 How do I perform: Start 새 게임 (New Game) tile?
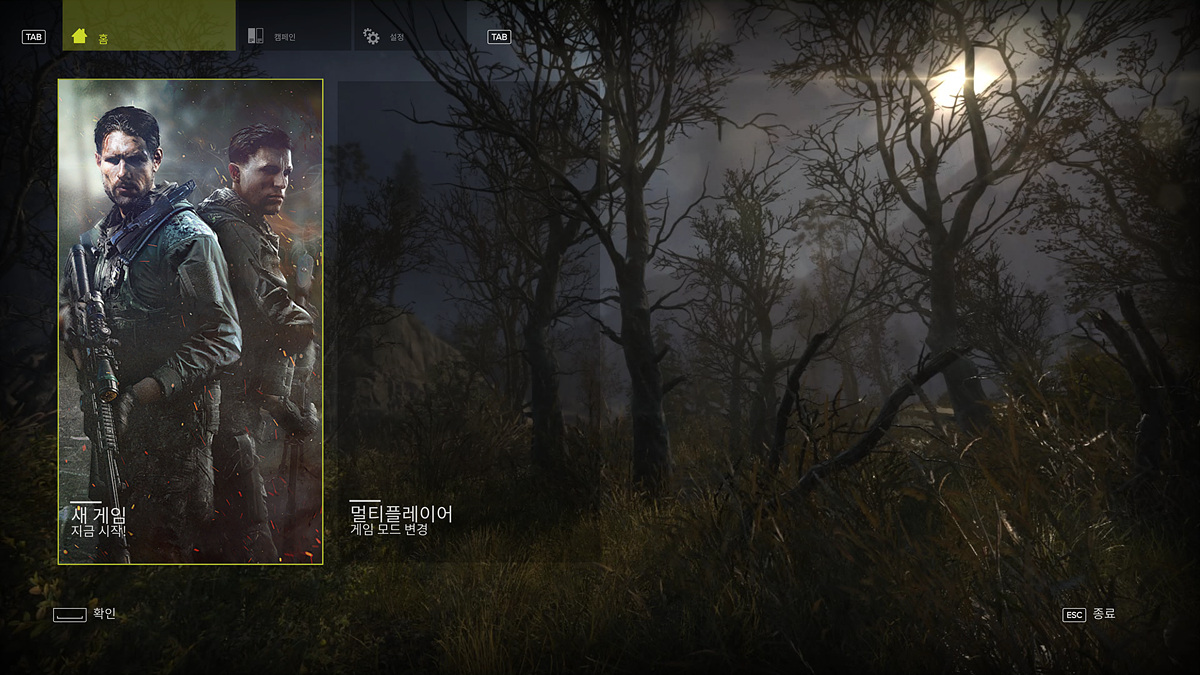coord(190,321)
